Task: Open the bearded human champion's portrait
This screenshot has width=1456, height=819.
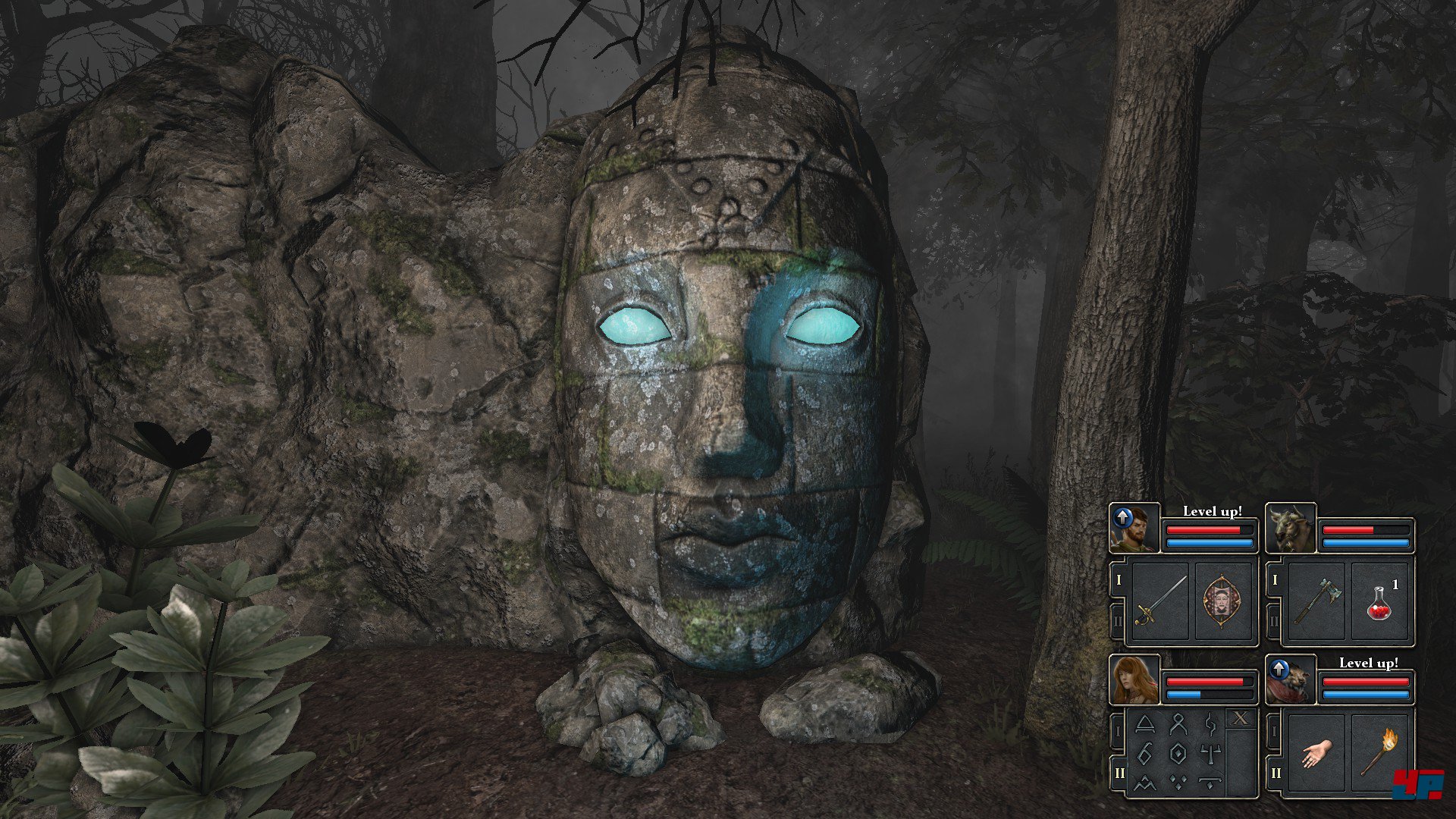Action: pos(1135,529)
